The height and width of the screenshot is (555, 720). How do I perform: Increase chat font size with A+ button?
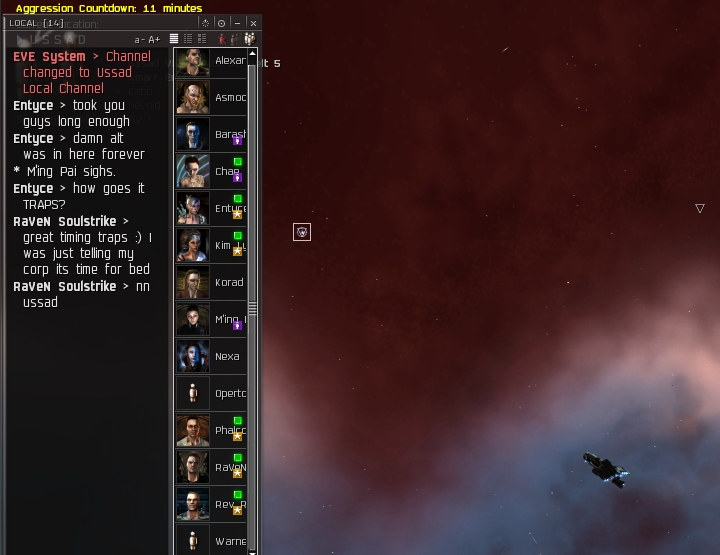coord(154,39)
